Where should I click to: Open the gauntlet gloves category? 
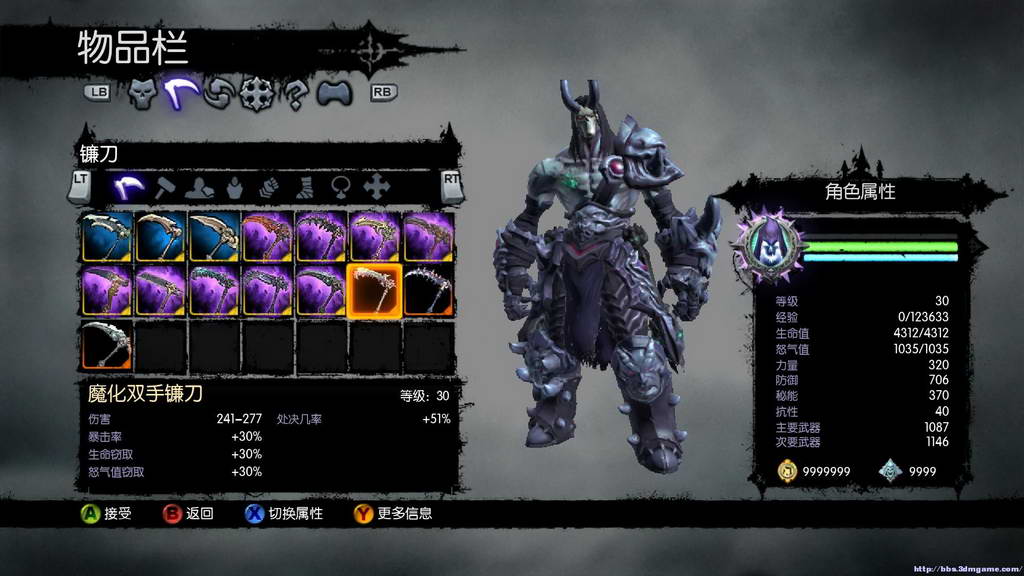269,185
